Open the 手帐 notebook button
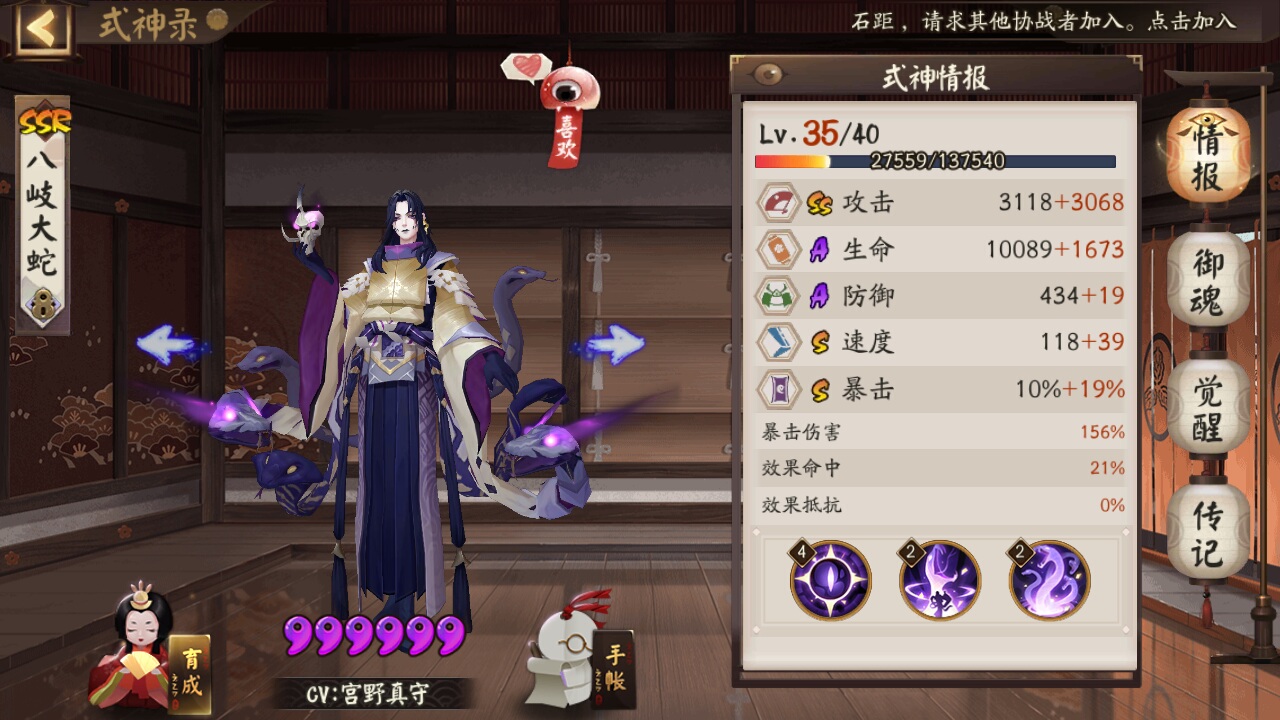 tap(580, 655)
